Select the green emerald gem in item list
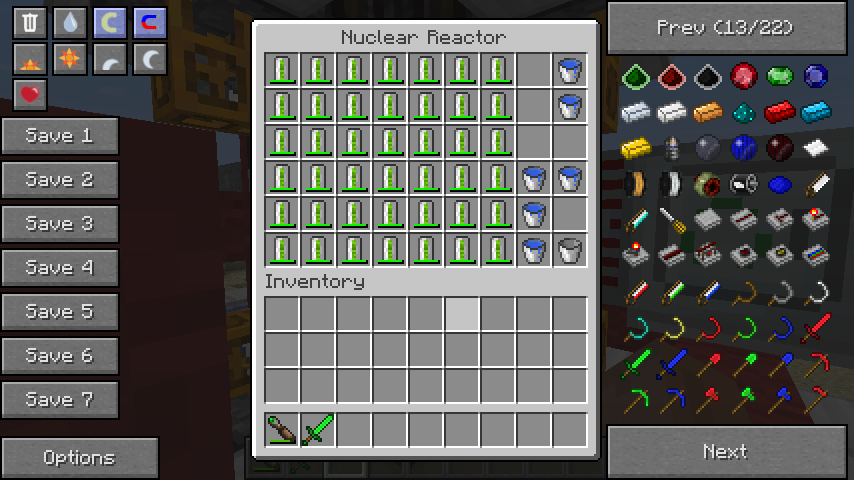 (x=780, y=77)
